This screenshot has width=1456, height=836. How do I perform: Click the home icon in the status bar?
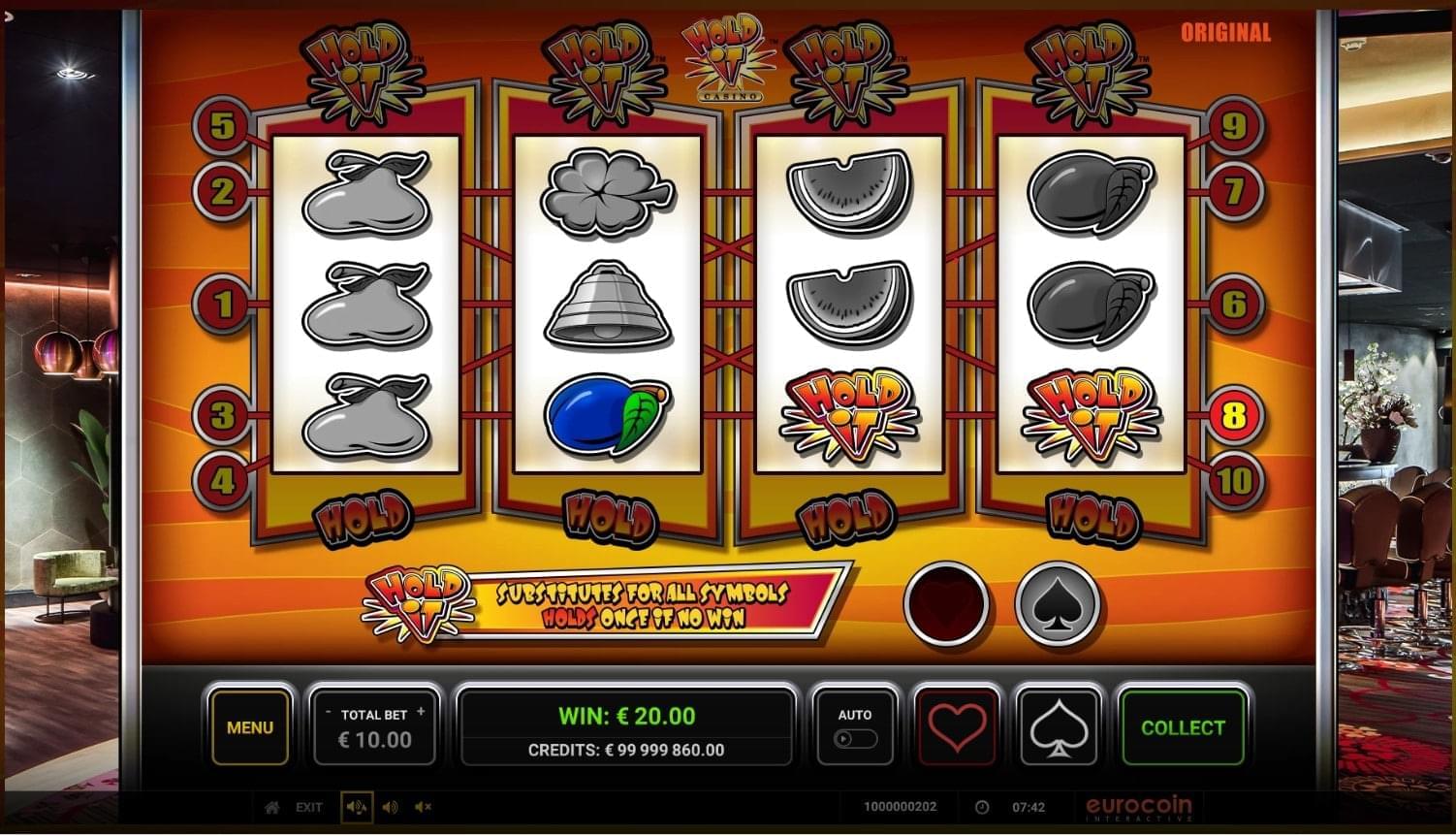point(270,807)
